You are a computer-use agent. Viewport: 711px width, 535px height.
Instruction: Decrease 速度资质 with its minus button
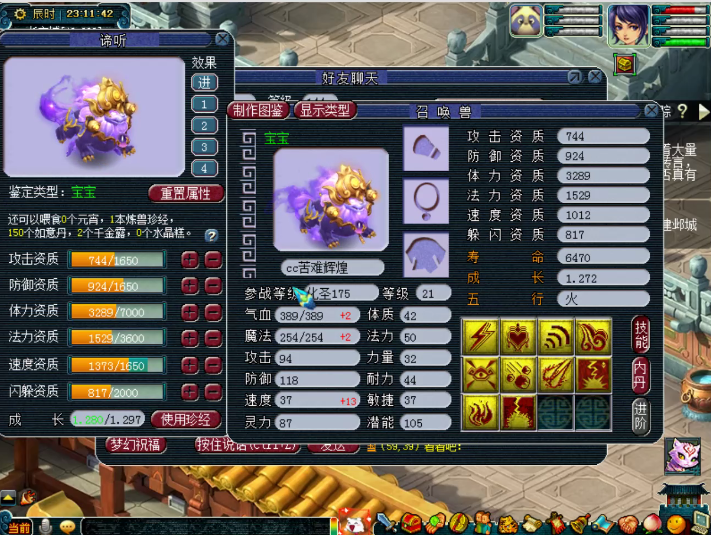[212, 365]
